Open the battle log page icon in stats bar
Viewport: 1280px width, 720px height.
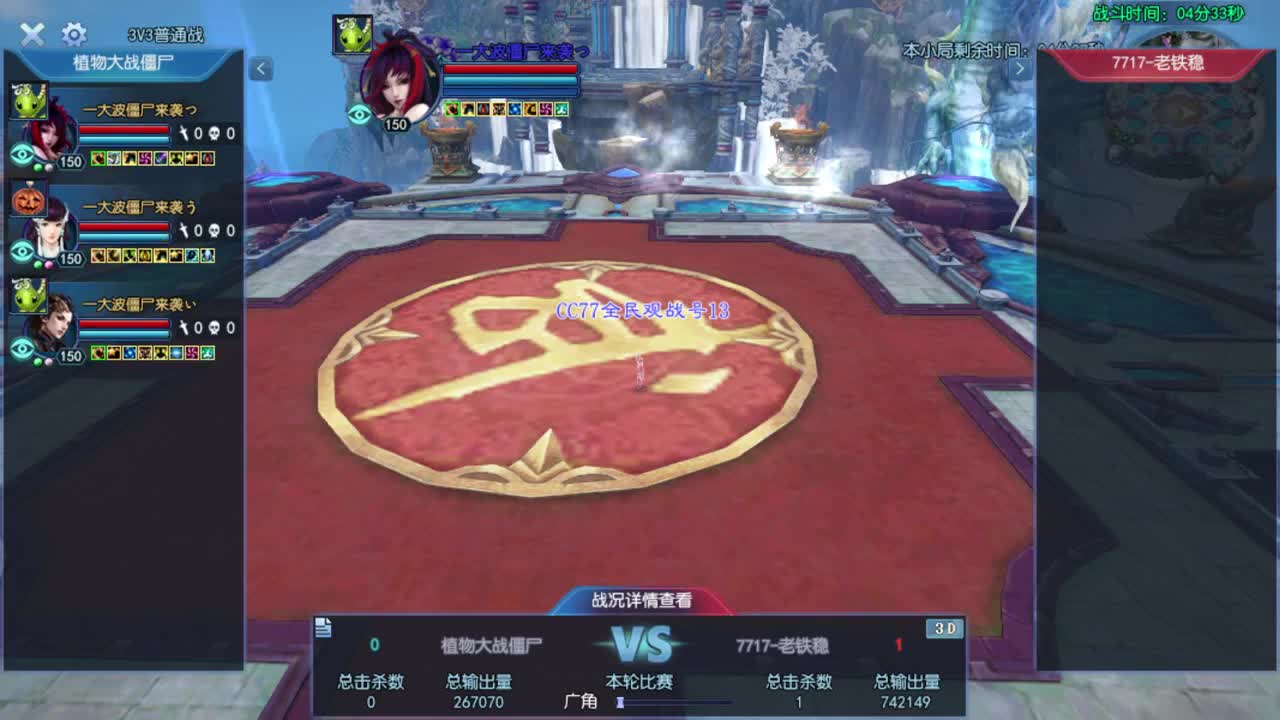(x=321, y=628)
